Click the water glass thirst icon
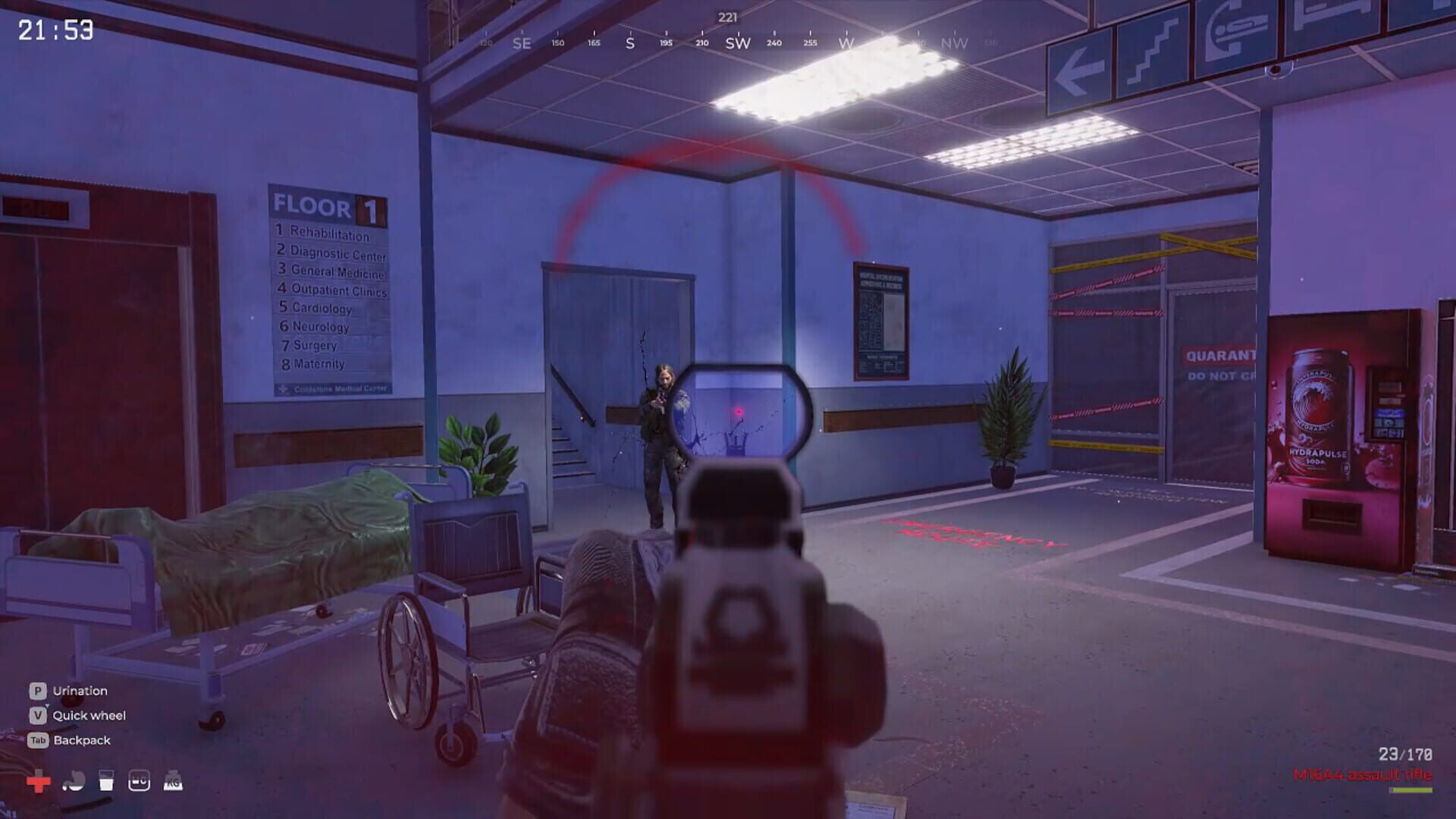This screenshot has width=1456, height=819. pos(107,780)
